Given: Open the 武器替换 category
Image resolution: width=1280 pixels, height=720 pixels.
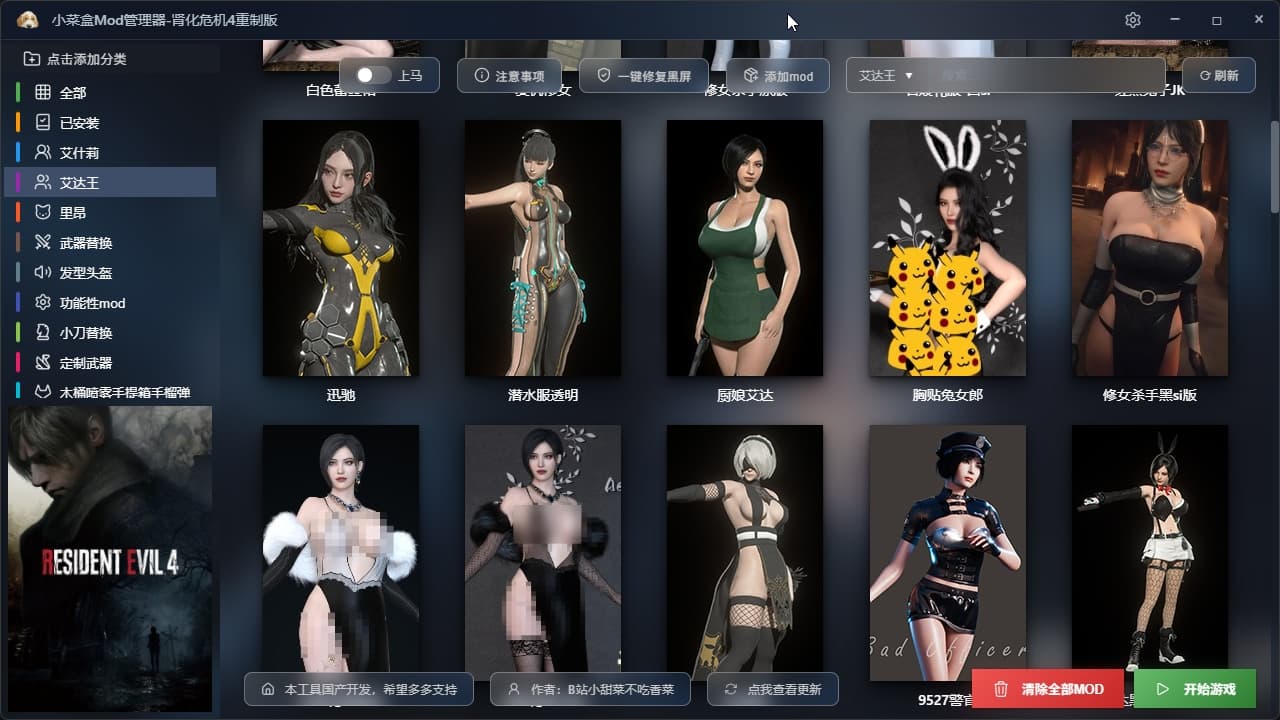Looking at the screenshot, I should 86,242.
